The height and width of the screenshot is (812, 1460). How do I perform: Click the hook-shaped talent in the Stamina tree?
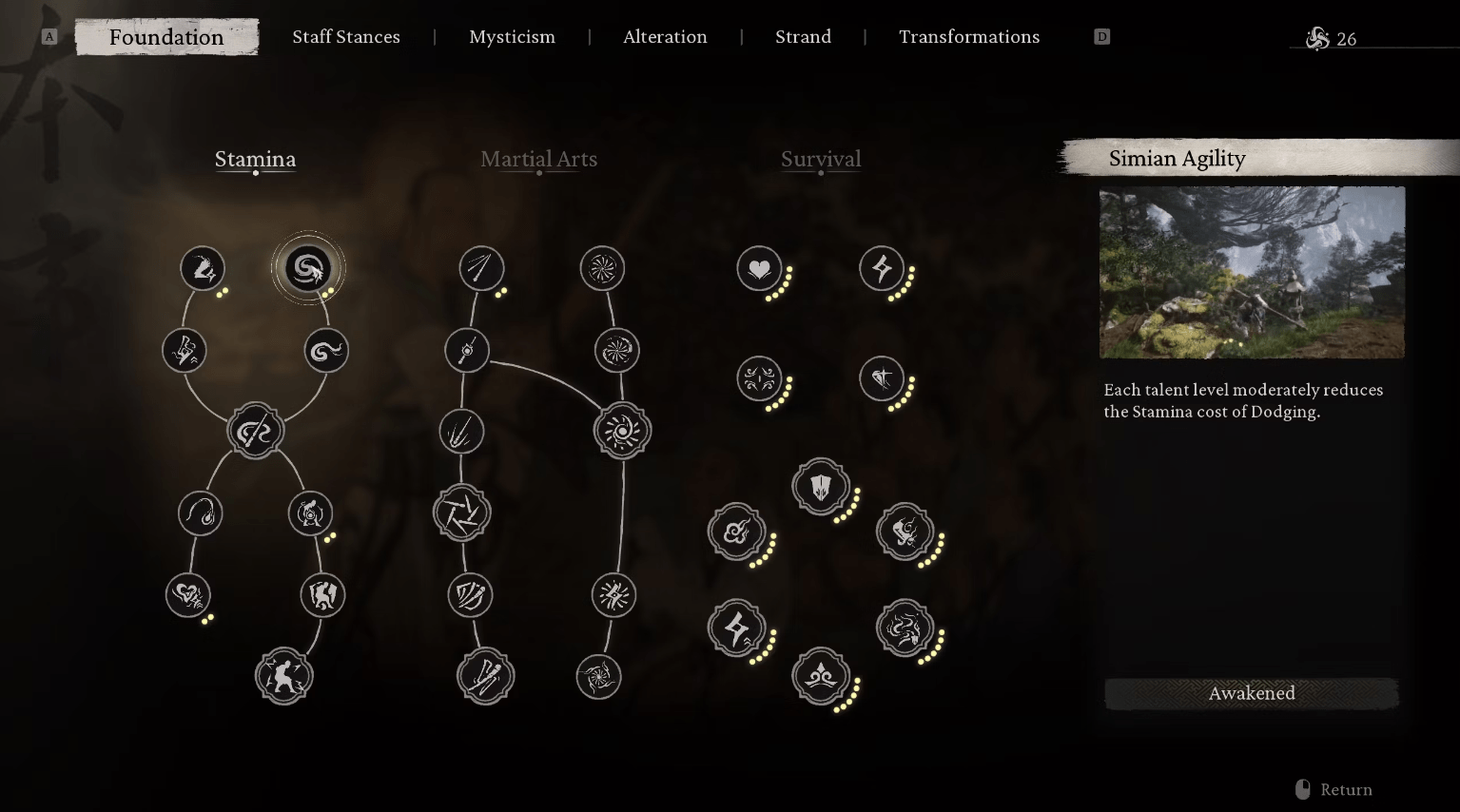(200, 512)
